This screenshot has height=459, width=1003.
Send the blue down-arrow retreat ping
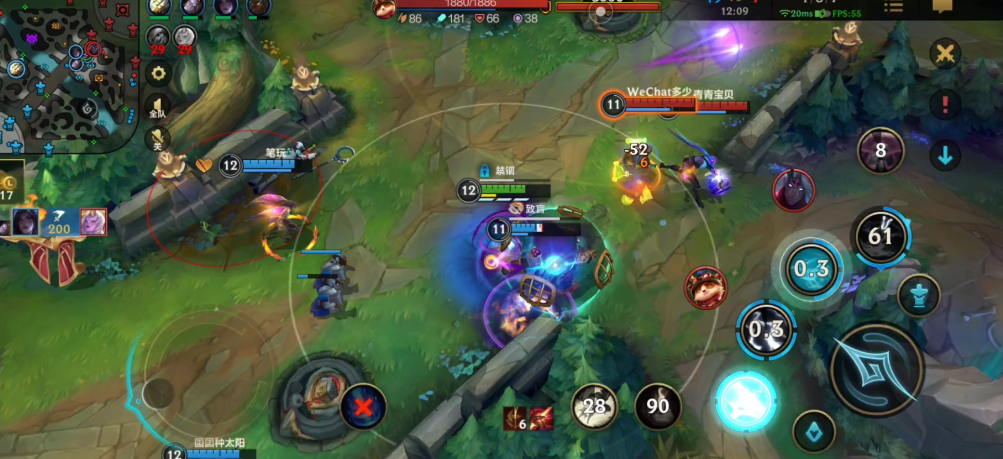[944, 155]
